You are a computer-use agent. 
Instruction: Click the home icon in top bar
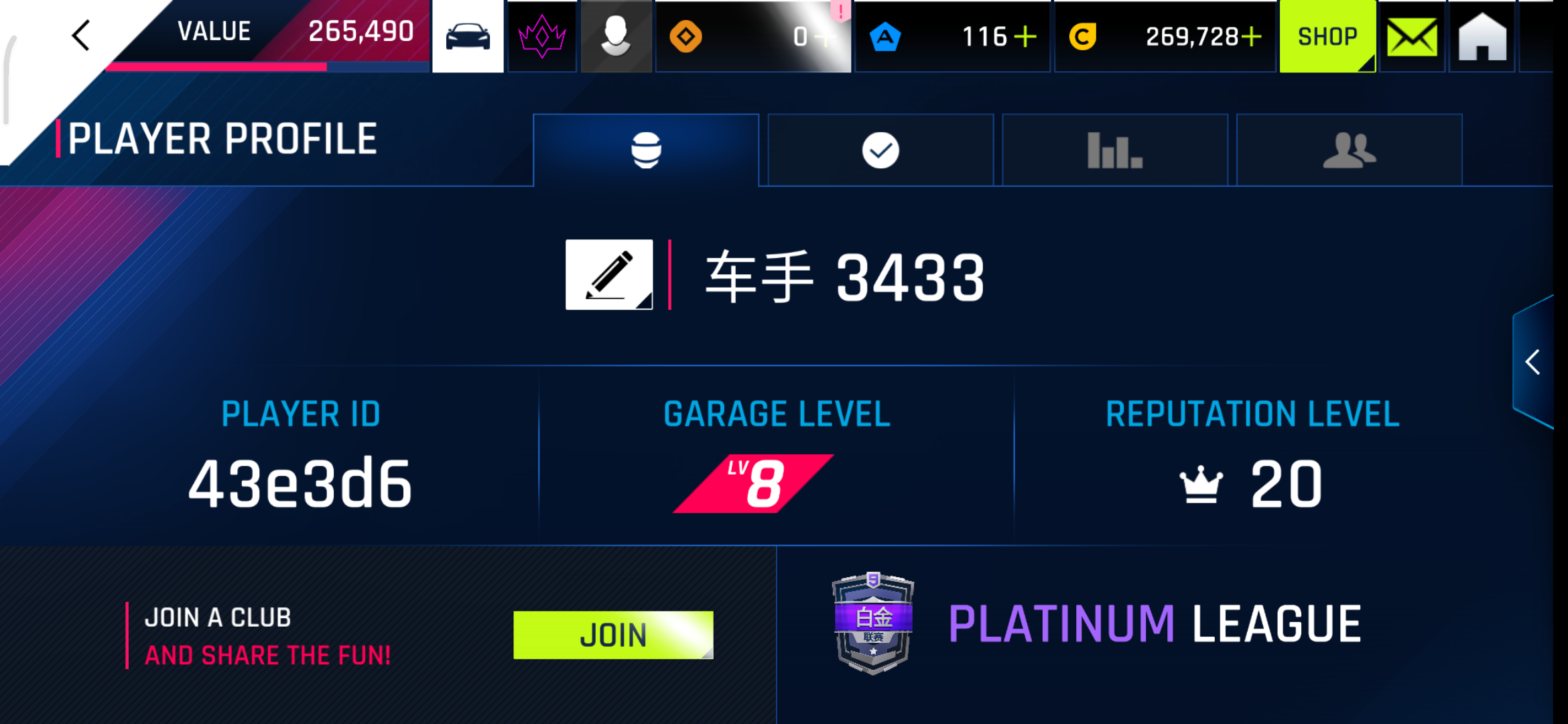click(x=1481, y=36)
